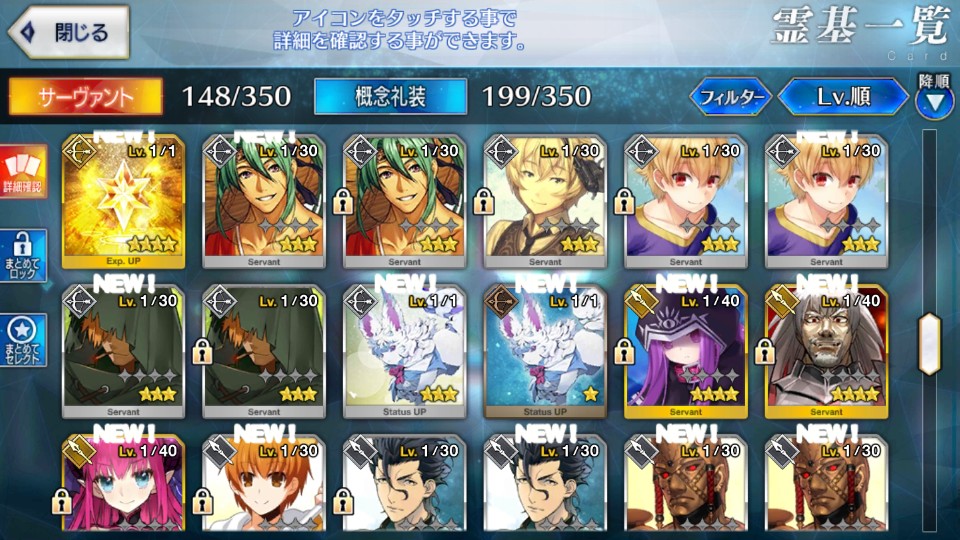This screenshot has height=540, width=960.
Task: Switch to the 概念礼装 tab
Action: point(390,96)
